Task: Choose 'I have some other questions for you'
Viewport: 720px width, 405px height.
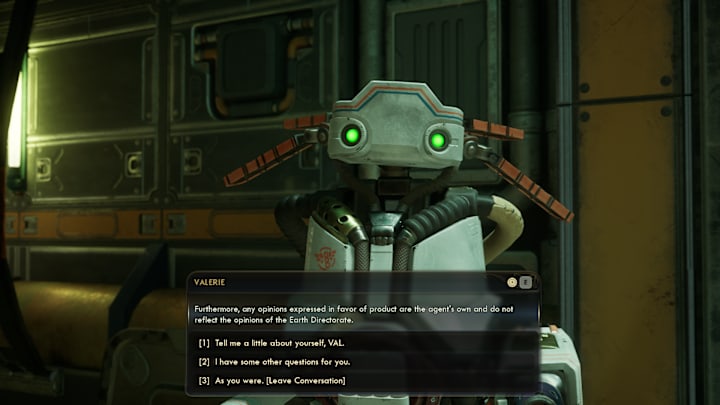Action: [282, 361]
